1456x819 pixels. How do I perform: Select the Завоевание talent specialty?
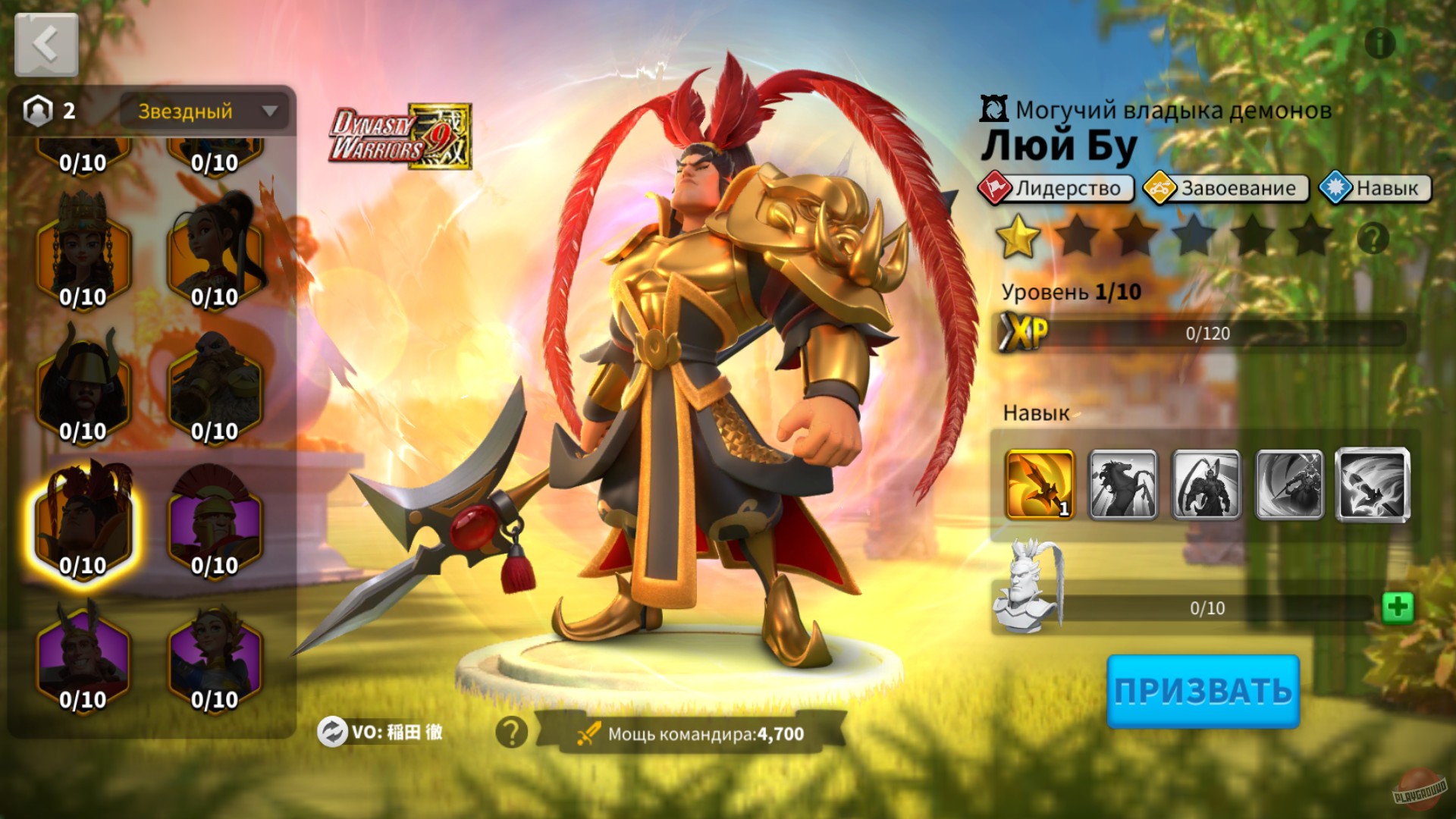1222,189
